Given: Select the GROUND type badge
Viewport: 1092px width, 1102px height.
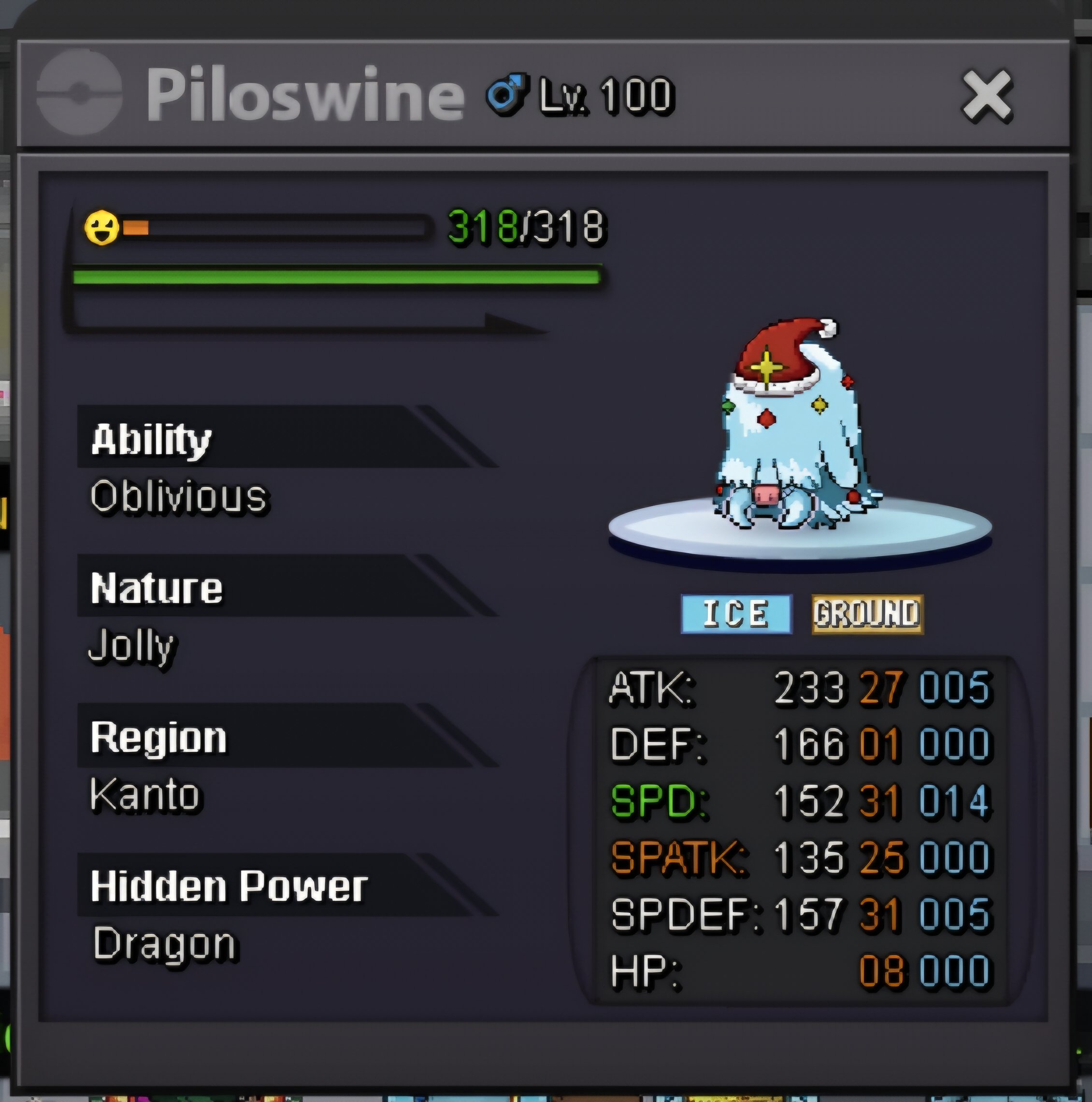Looking at the screenshot, I should (x=867, y=614).
